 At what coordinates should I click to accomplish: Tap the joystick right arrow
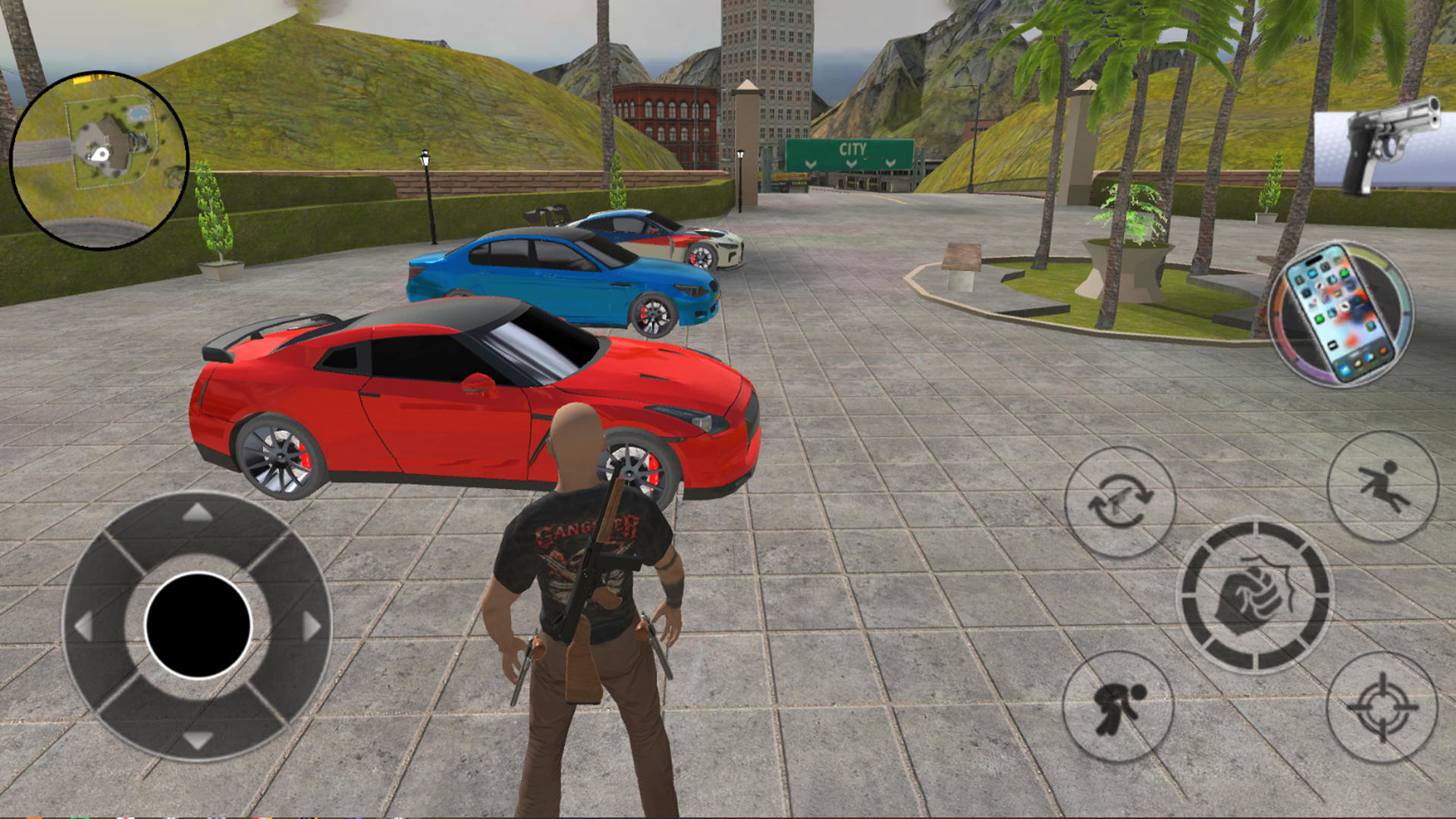pos(312,626)
